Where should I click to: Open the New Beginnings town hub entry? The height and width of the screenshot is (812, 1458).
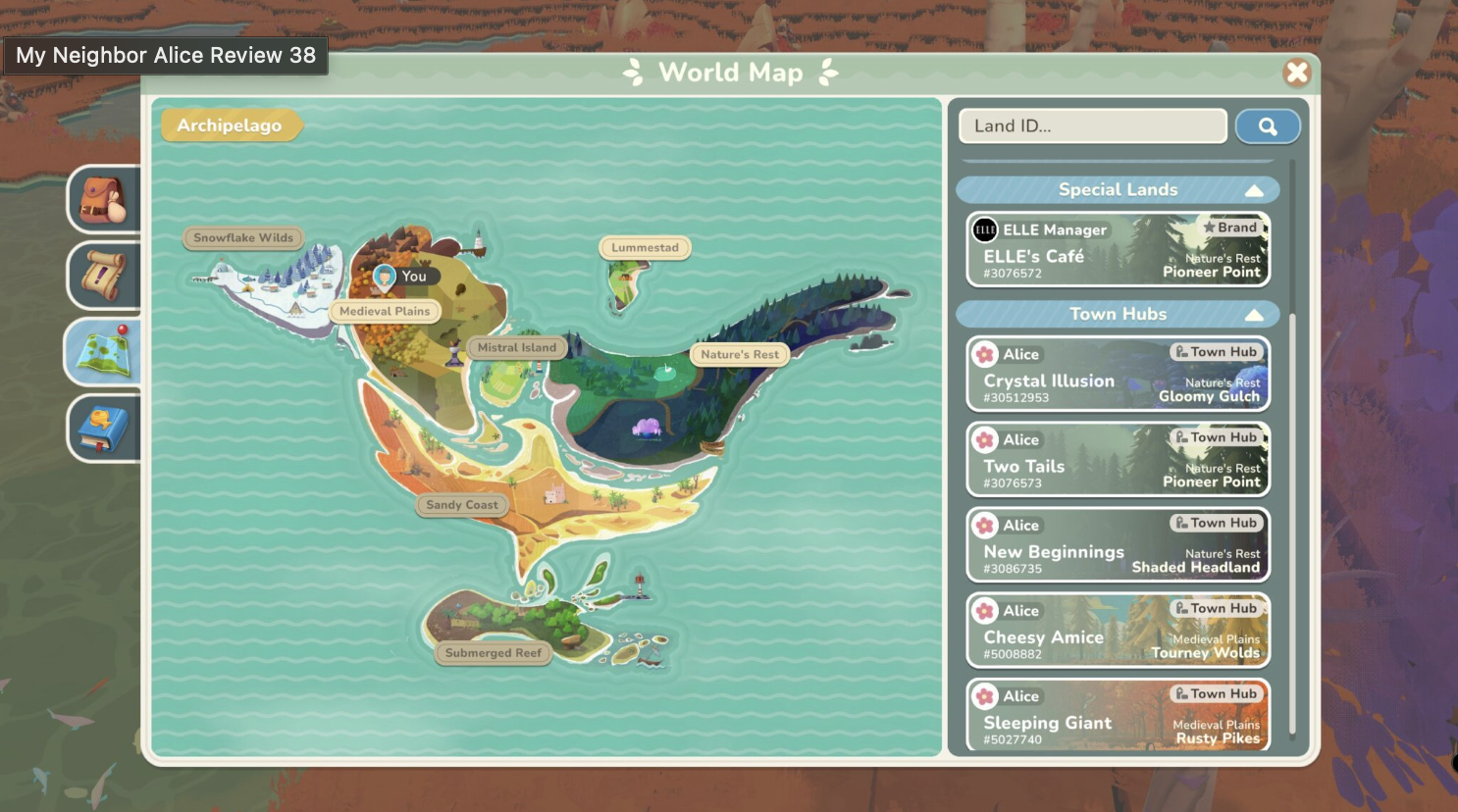[1118, 545]
